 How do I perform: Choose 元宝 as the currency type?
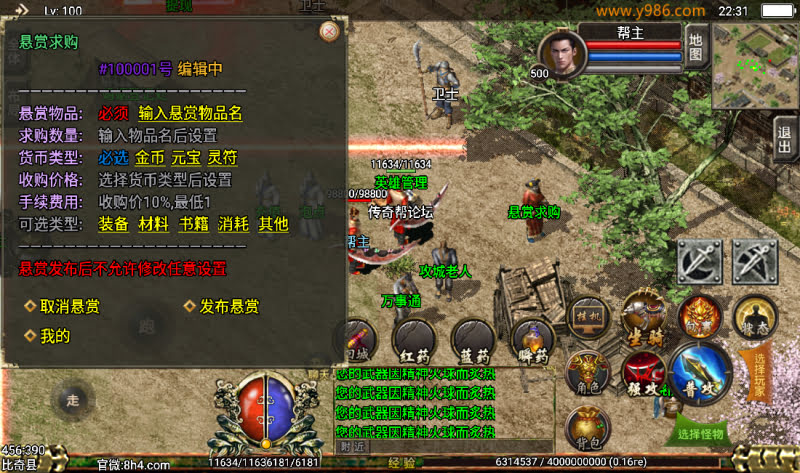(x=186, y=158)
